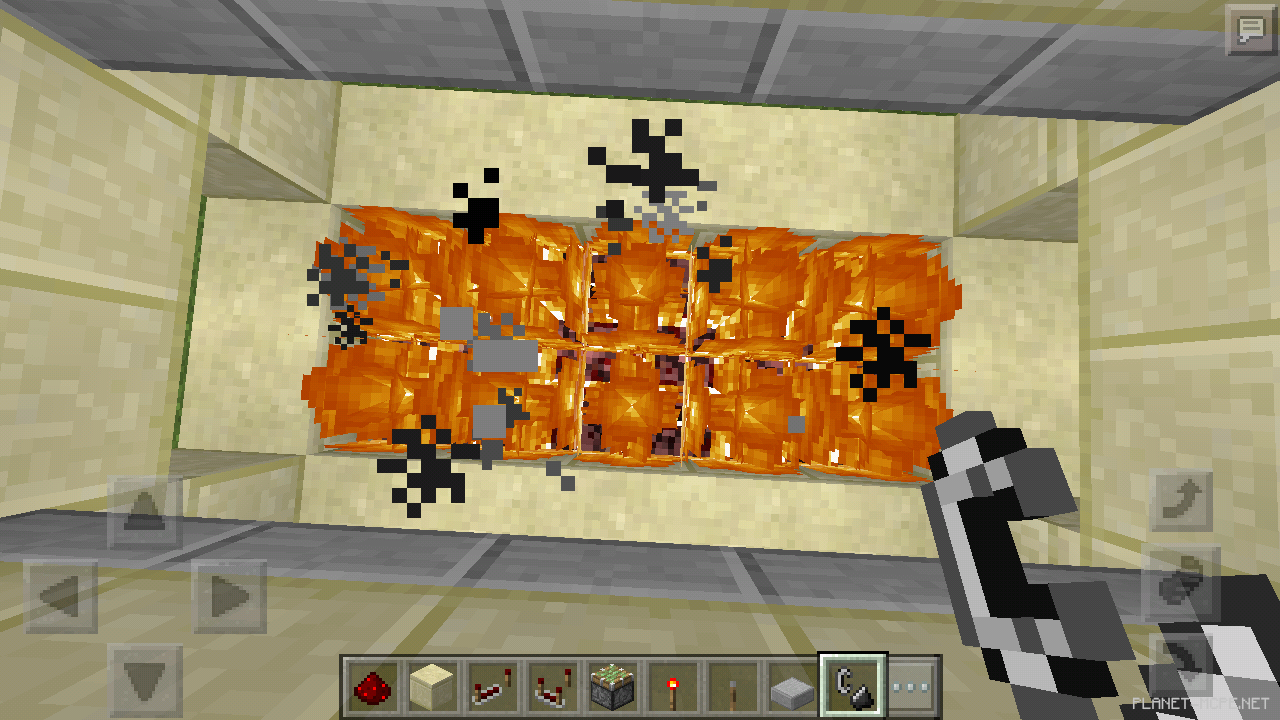
Task: Select the second redstone repeater slot
Action: 550,685
